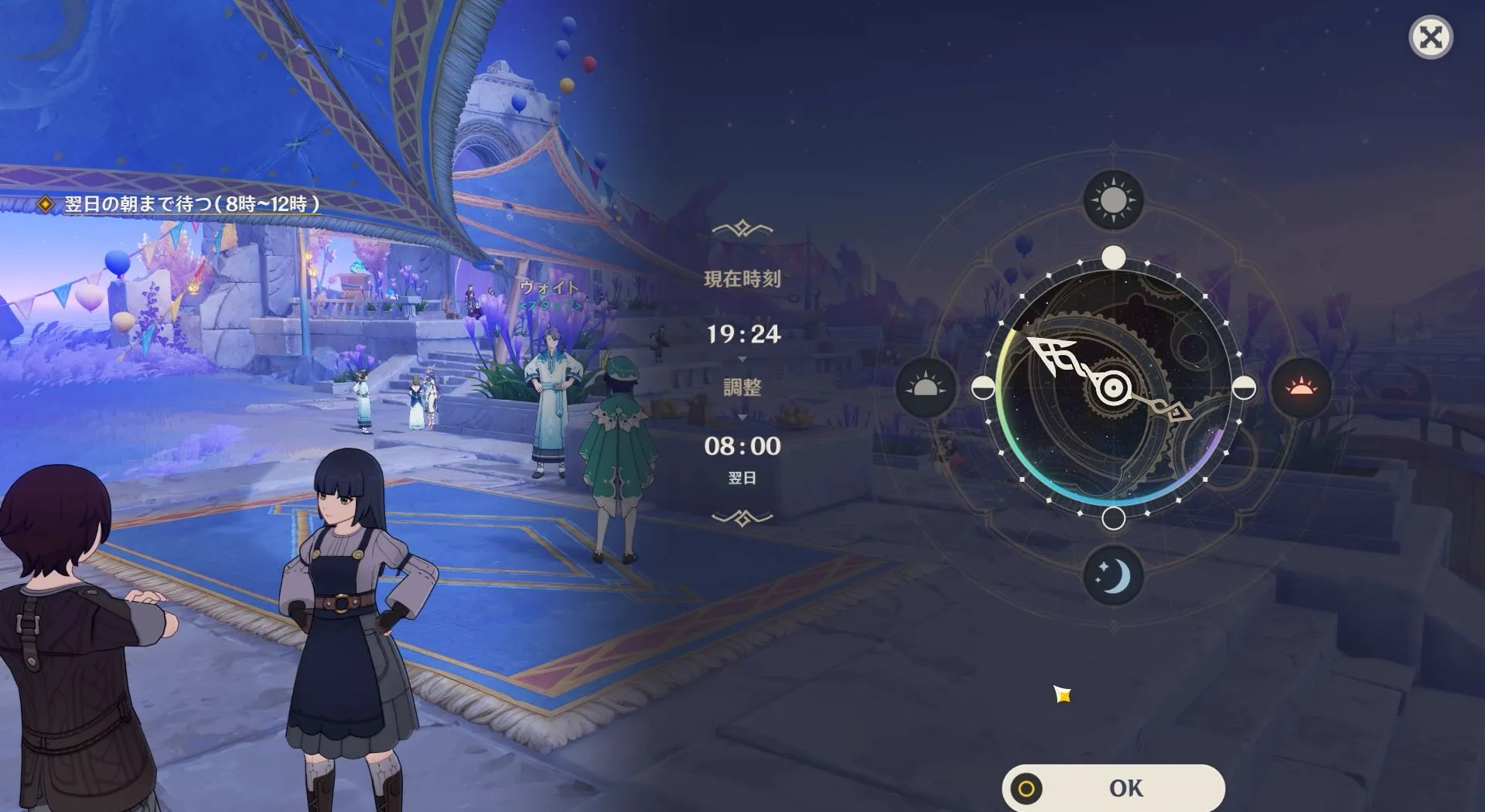Click the yellow circle icon beside OK

[x=1025, y=788]
